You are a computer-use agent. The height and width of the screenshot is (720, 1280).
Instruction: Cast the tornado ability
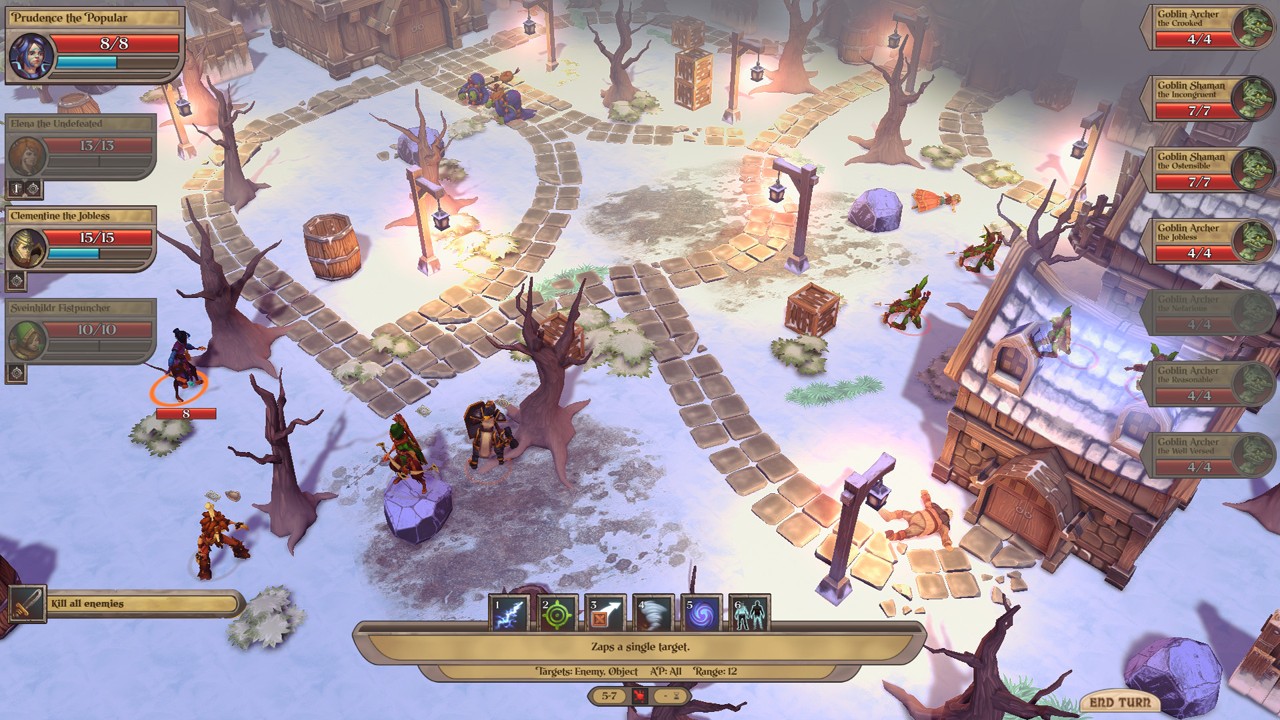[654, 612]
